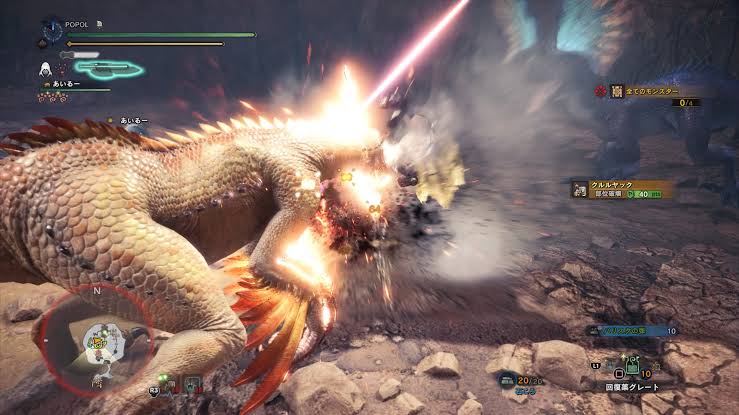Select the Kulu-Ya-Ku monster target panel

pos(620,188)
